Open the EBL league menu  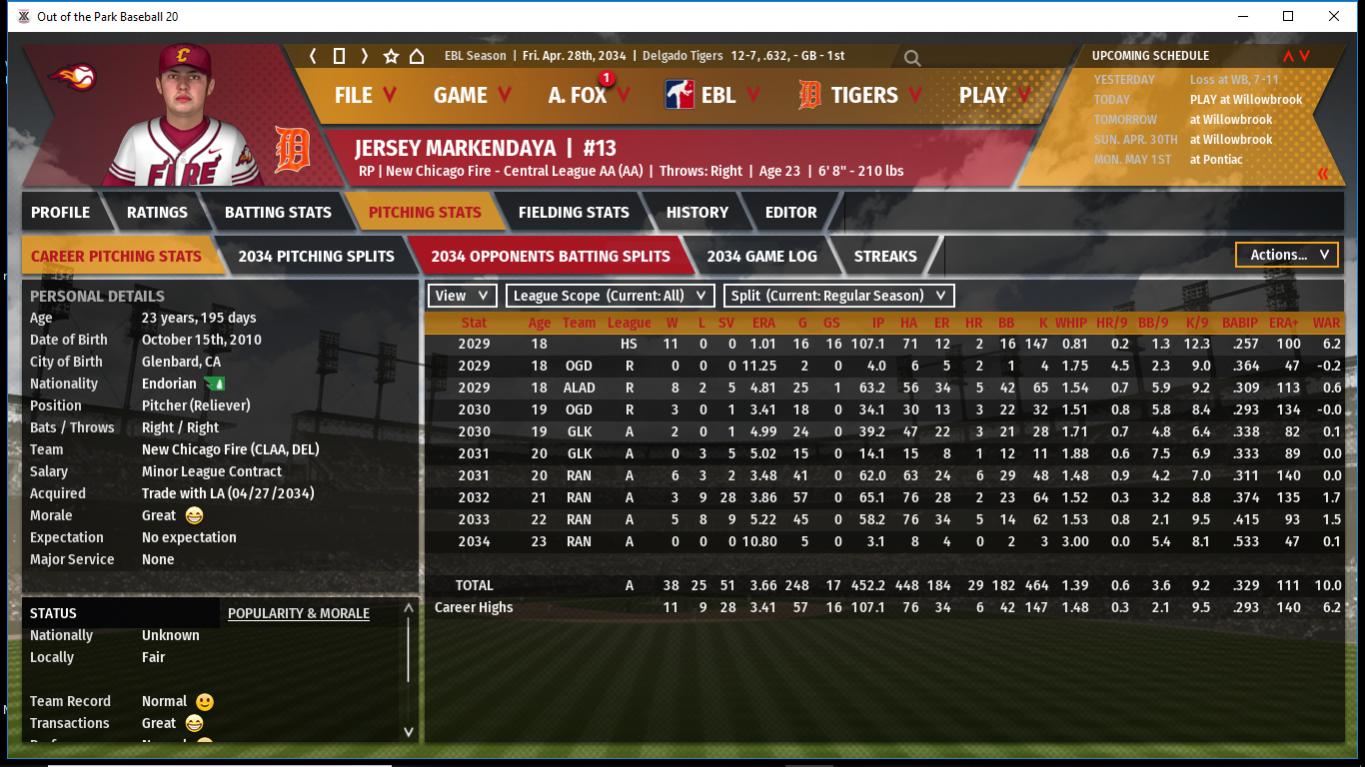click(x=712, y=95)
